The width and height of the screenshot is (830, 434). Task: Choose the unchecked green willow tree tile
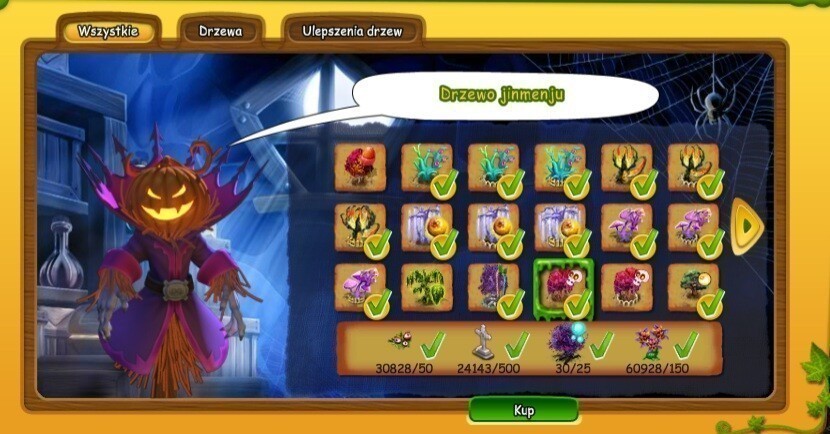click(426, 287)
